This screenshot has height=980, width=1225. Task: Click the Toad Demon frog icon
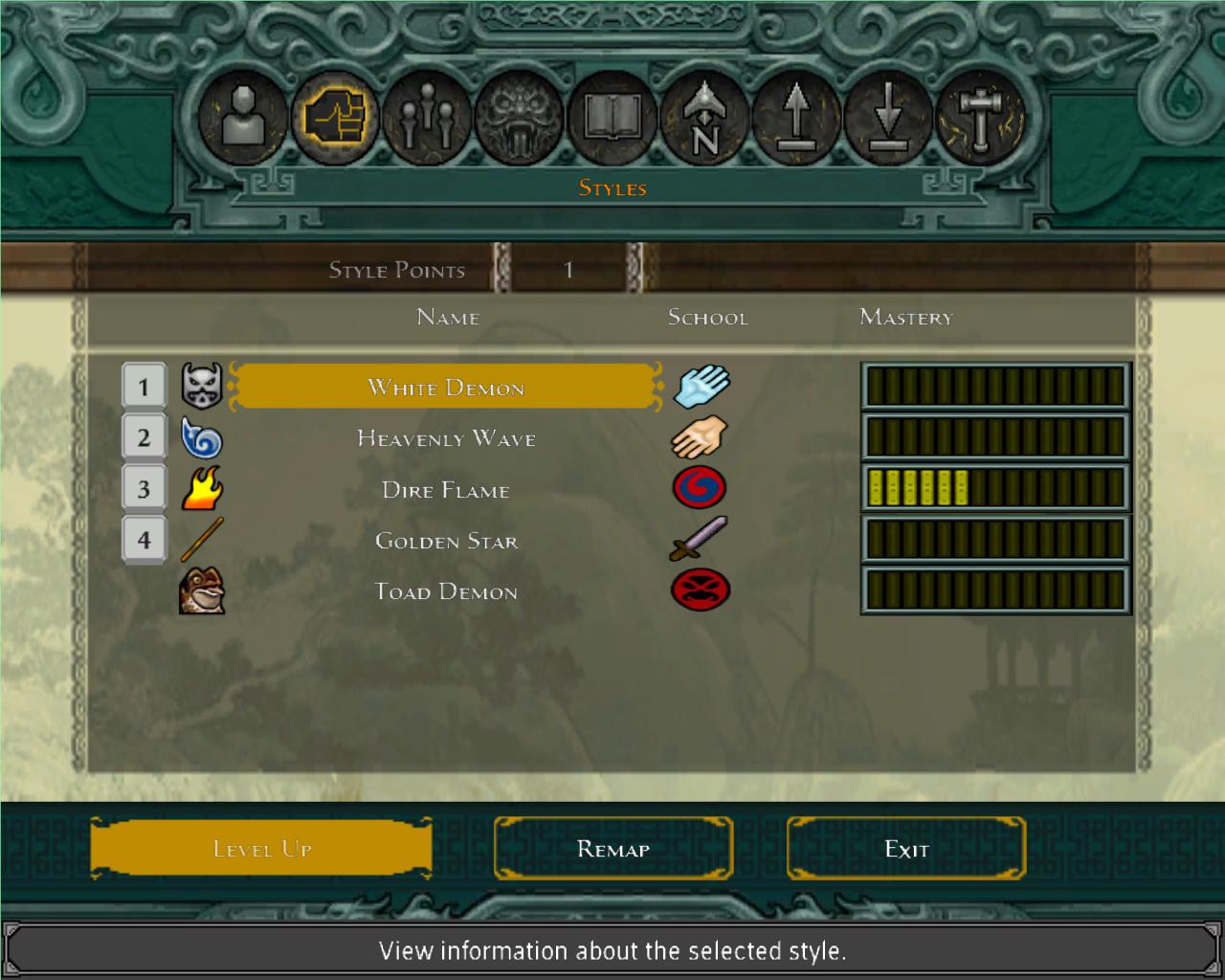click(202, 590)
